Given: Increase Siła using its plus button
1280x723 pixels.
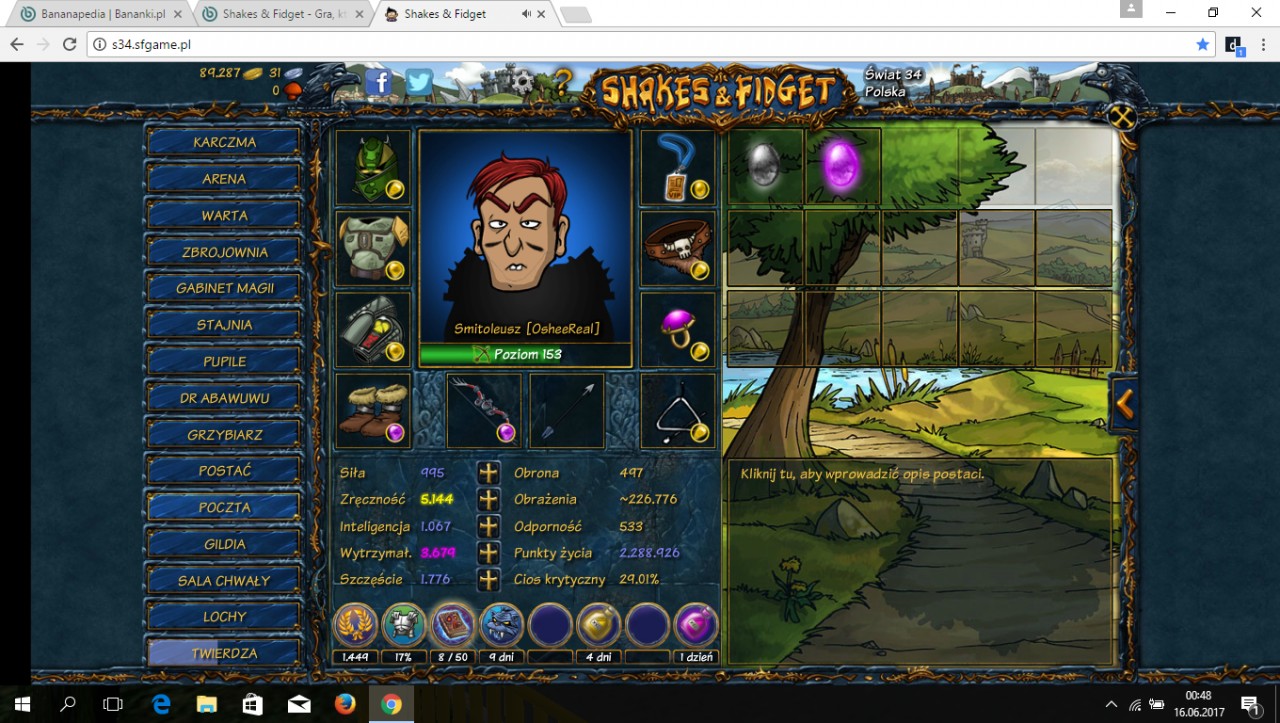Looking at the screenshot, I should [x=488, y=472].
